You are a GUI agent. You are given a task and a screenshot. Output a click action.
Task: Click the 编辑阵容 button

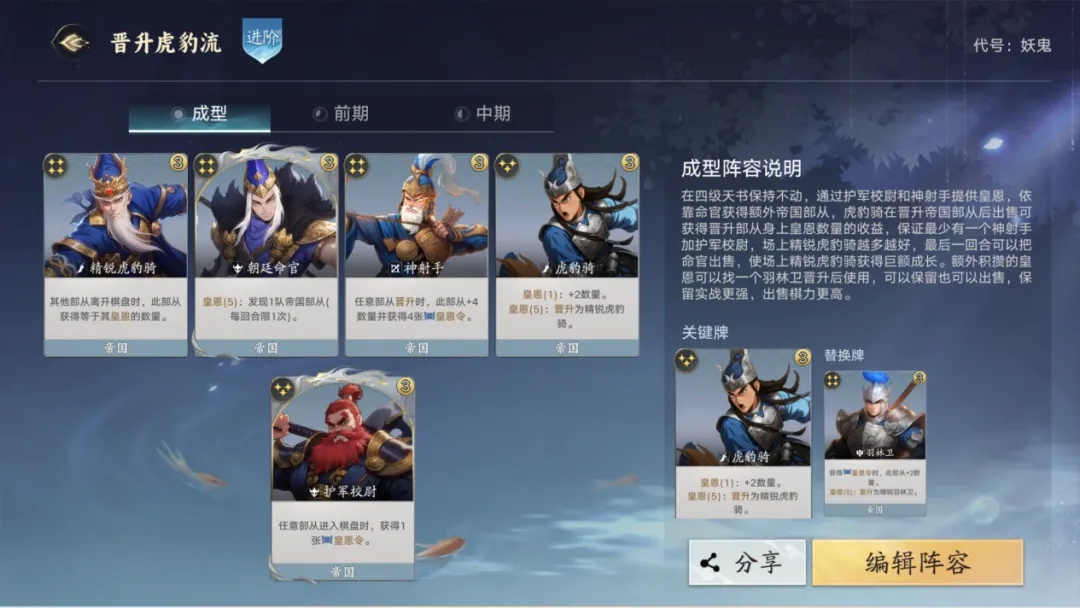click(917, 562)
